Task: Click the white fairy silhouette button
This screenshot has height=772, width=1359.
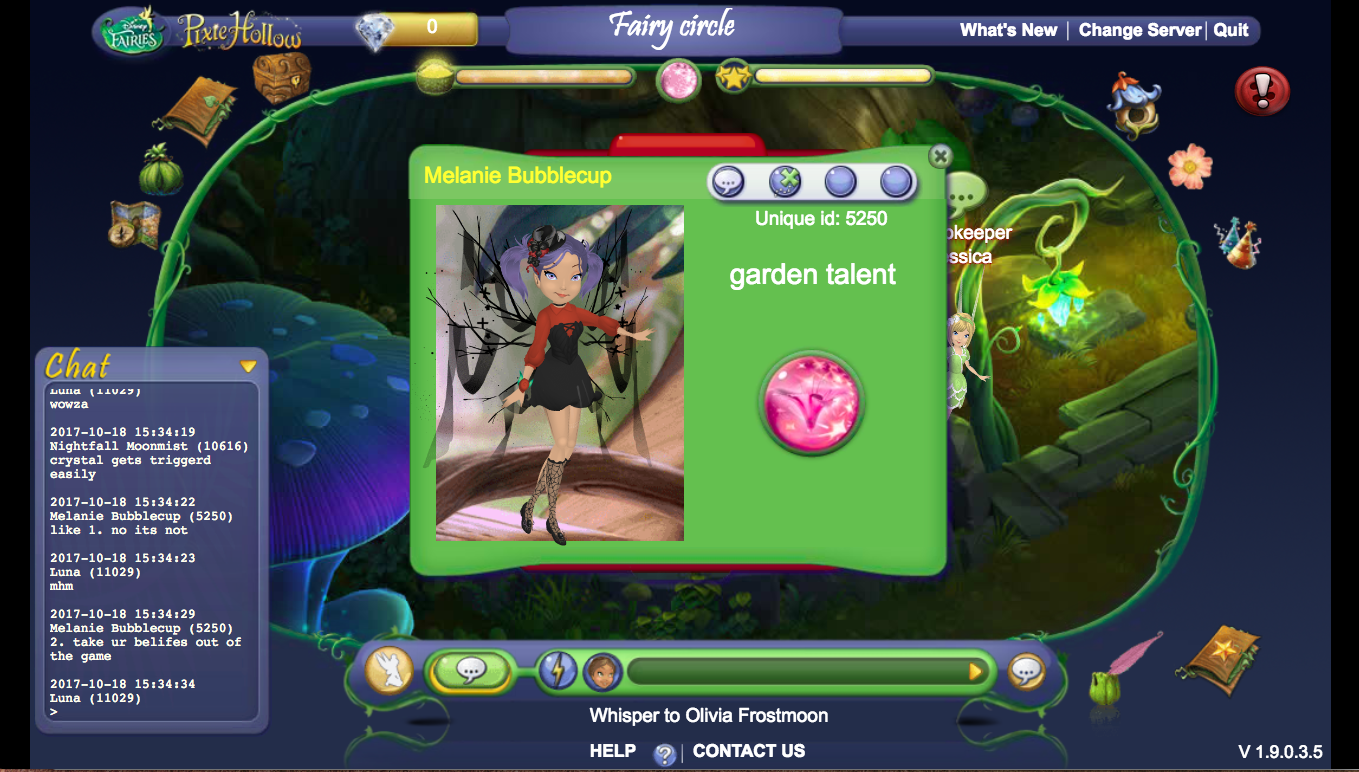Action: point(389,671)
